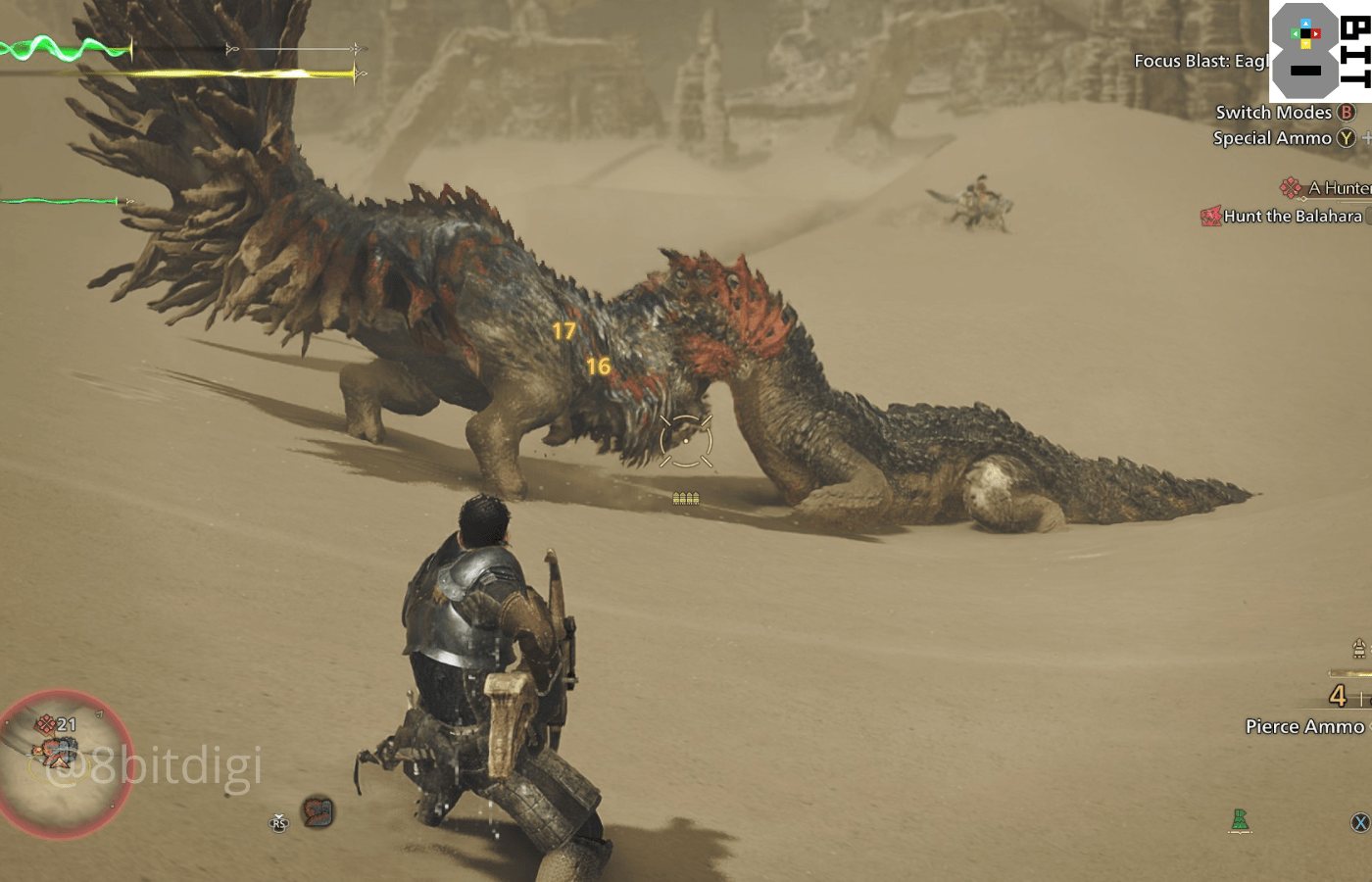The image size is (1372, 882).
Task: Select the Pierce Ammo type label
Action: point(1304,727)
